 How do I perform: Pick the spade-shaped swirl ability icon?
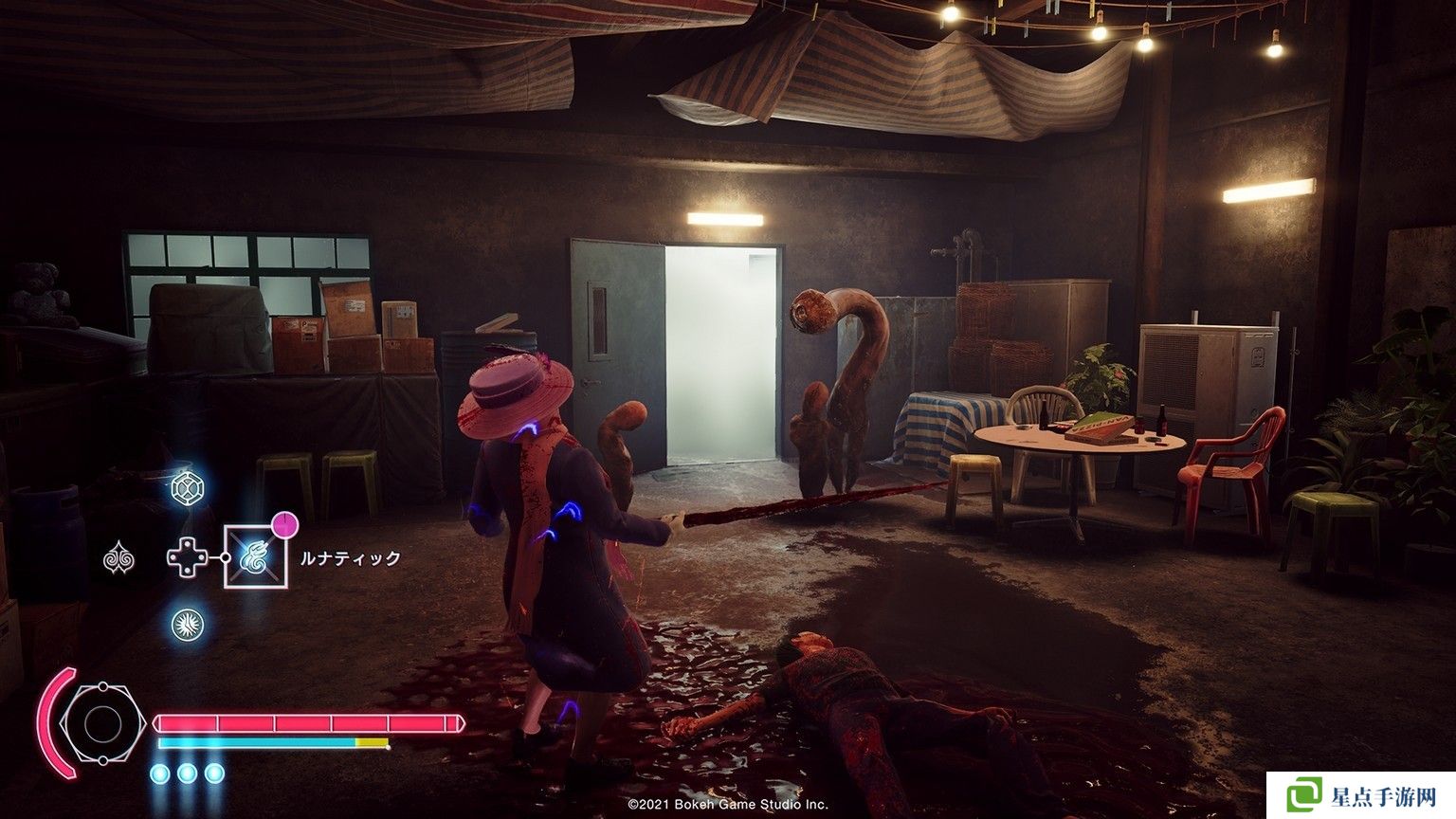click(x=118, y=558)
